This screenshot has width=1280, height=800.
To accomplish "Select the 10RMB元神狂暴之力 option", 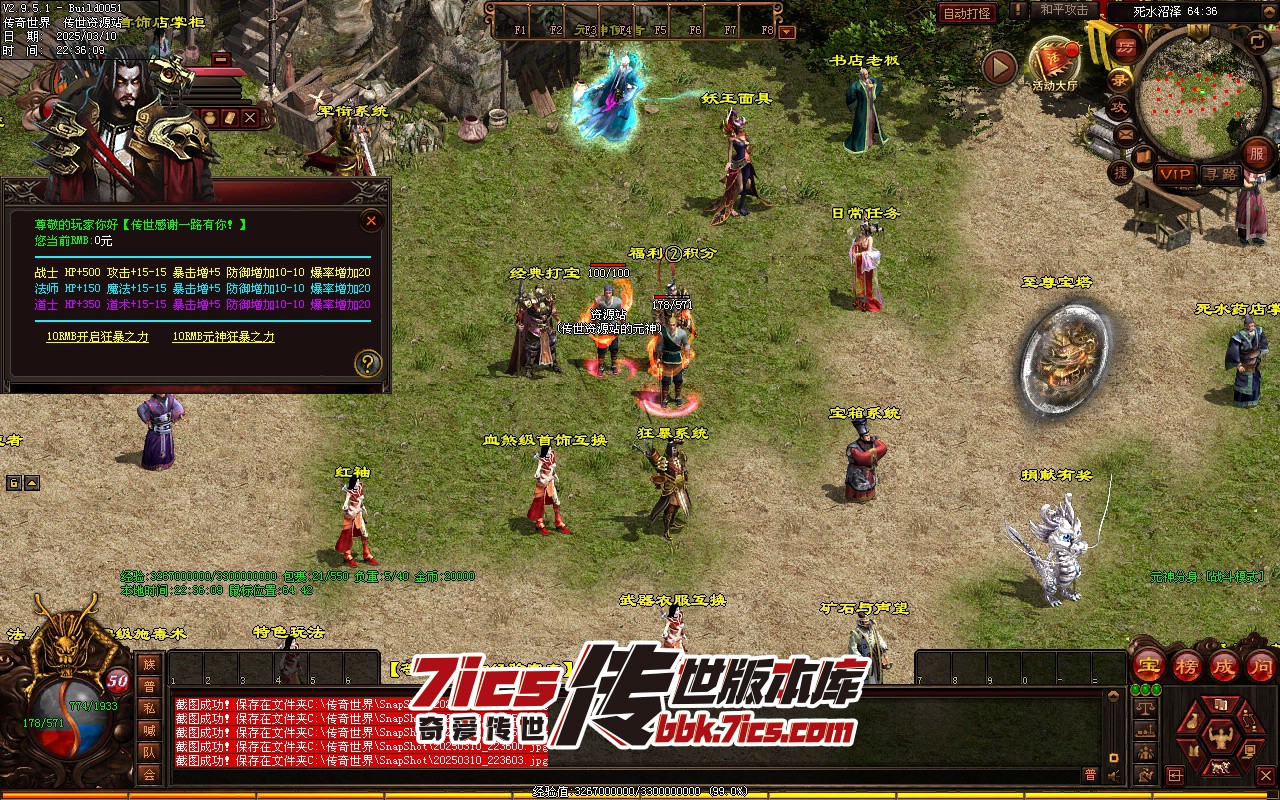I will pos(223,337).
